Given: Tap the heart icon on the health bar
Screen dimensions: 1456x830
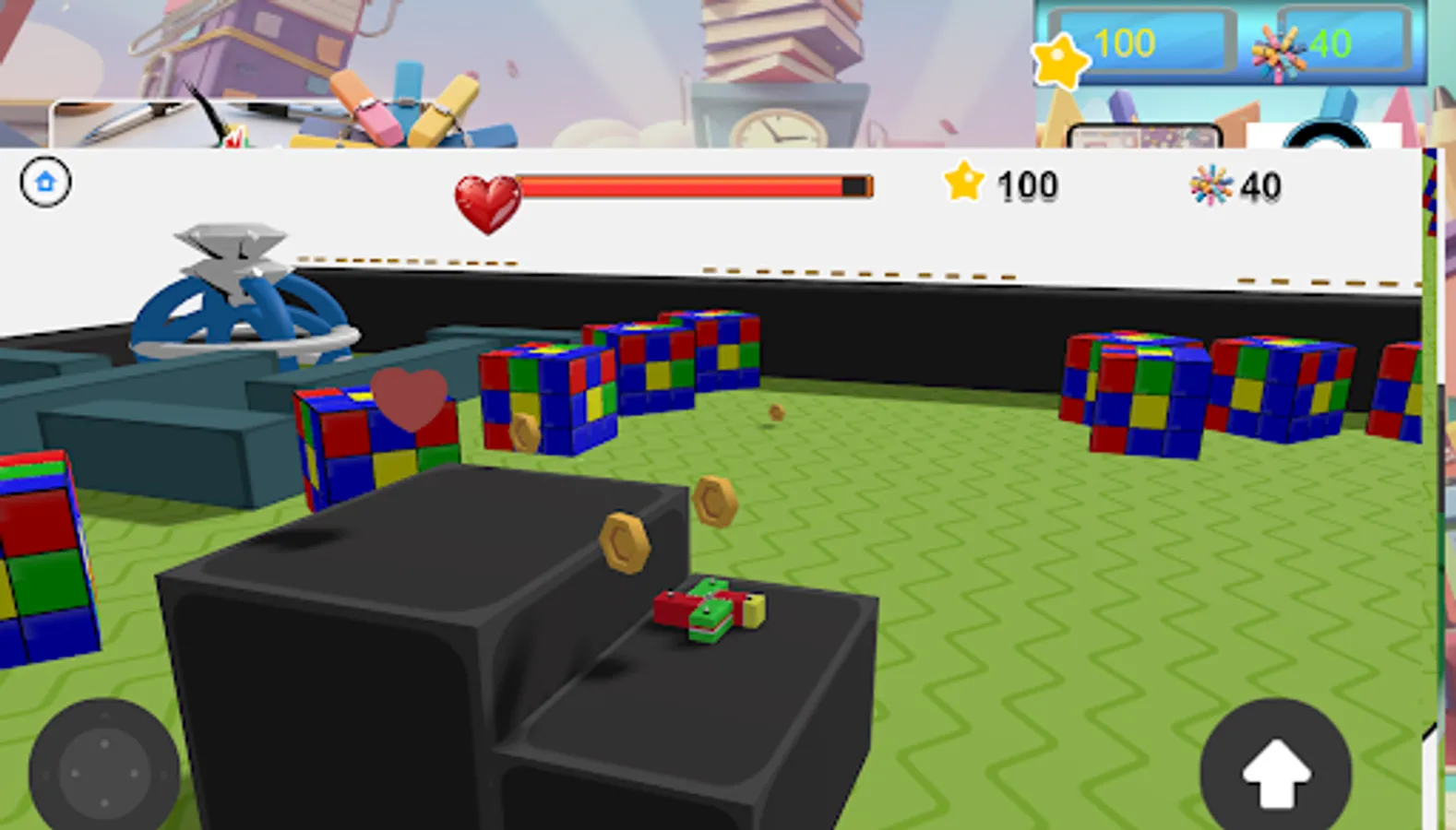Looking at the screenshot, I should coord(488,196).
